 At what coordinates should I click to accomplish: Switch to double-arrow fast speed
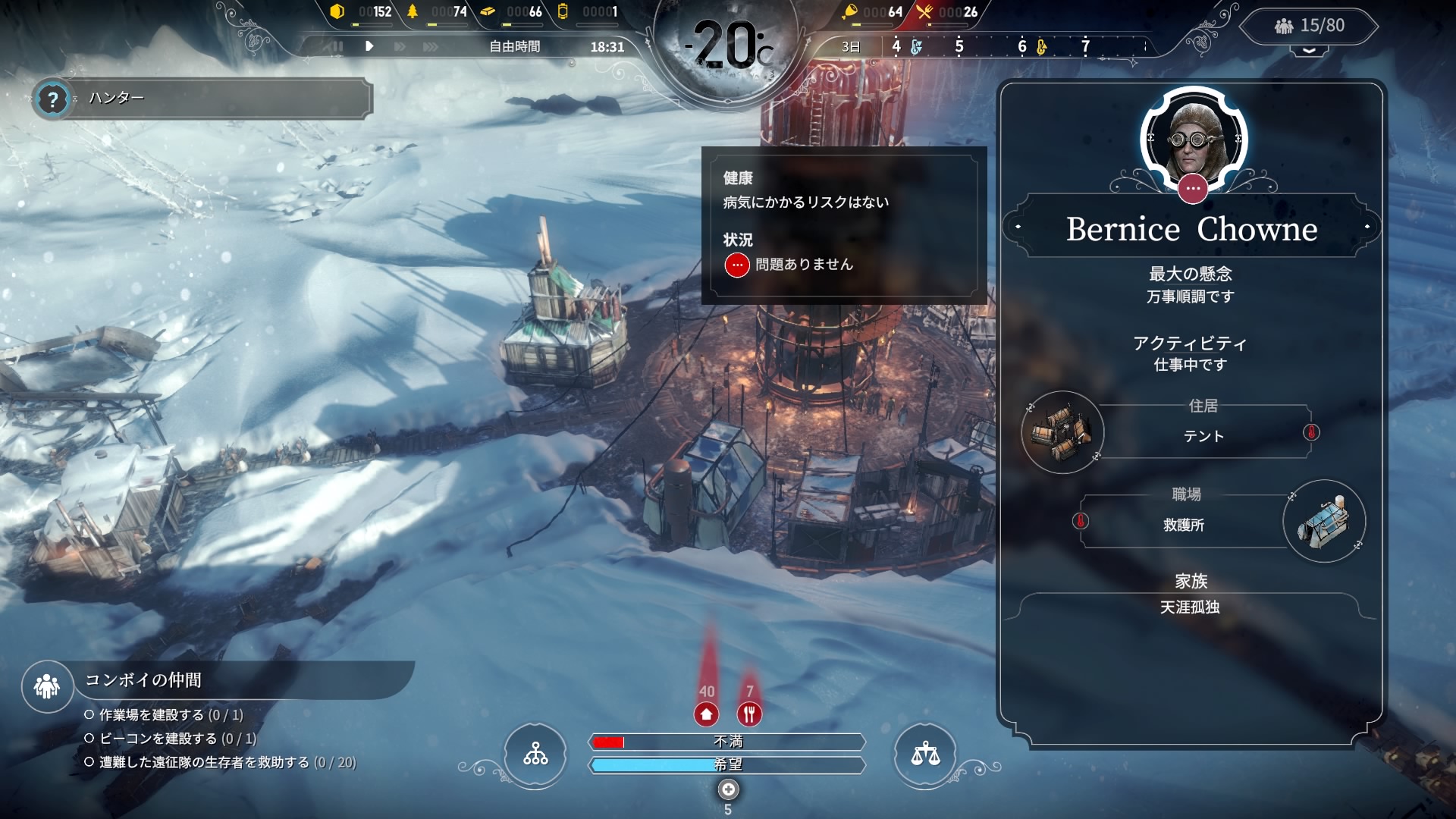click(x=400, y=46)
